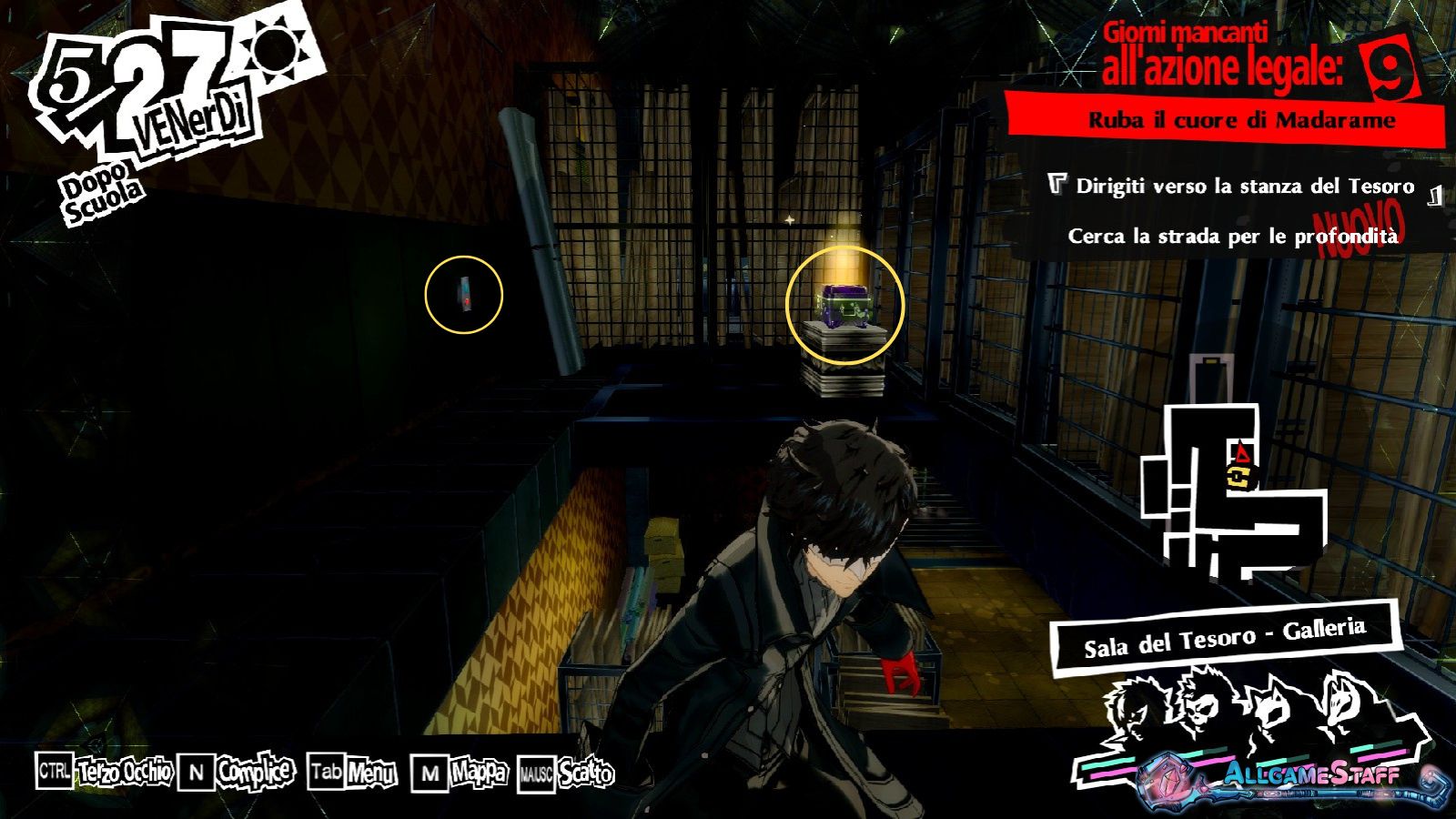Viewport: 1456px width, 819px height.
Task: Select Joker's party portrait
Action: tap(1137, 705)
